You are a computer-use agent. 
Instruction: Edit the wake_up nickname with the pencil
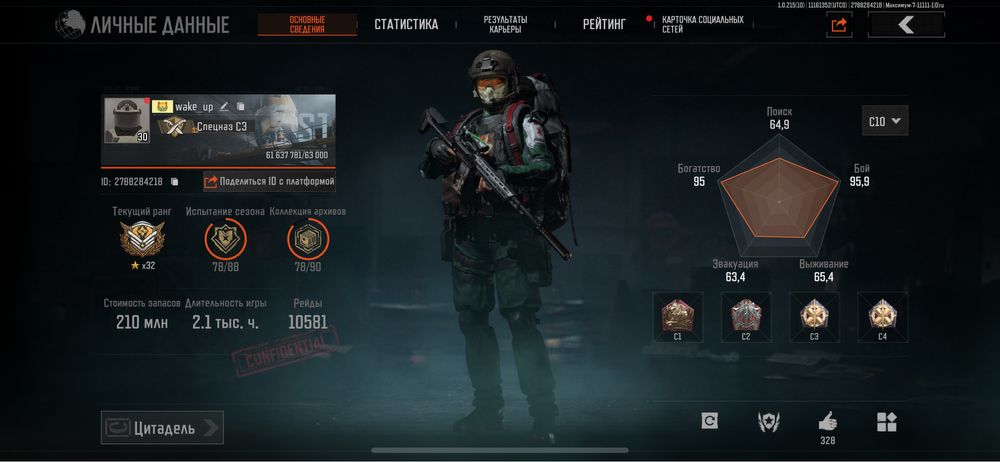pos(225,107)
